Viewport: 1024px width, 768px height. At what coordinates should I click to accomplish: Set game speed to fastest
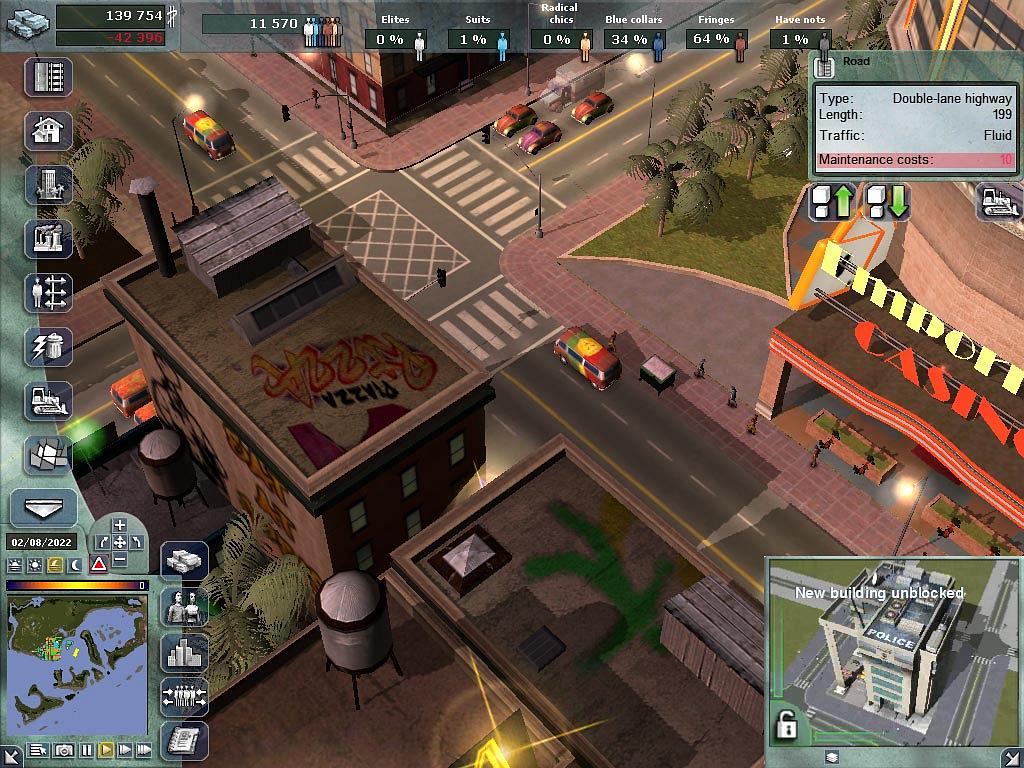click(144, 750)
